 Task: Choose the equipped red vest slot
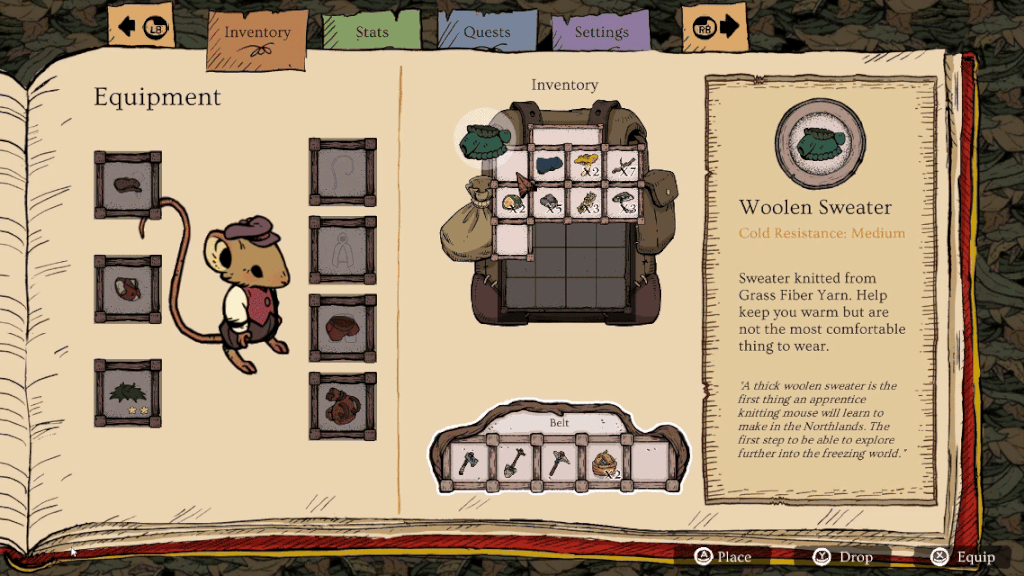(128, 289)
